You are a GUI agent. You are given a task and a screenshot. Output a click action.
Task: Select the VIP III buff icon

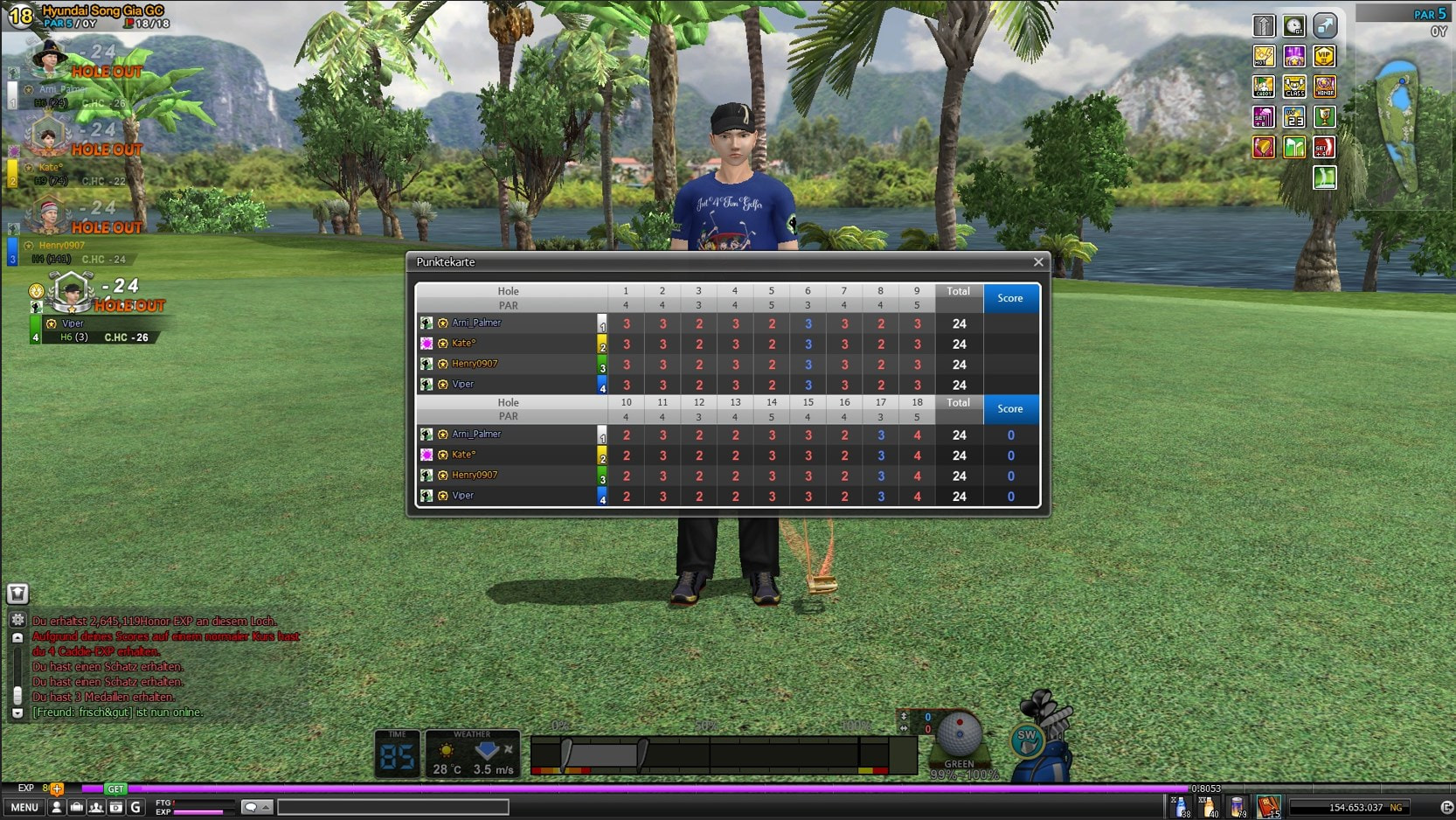point(1324,57)
